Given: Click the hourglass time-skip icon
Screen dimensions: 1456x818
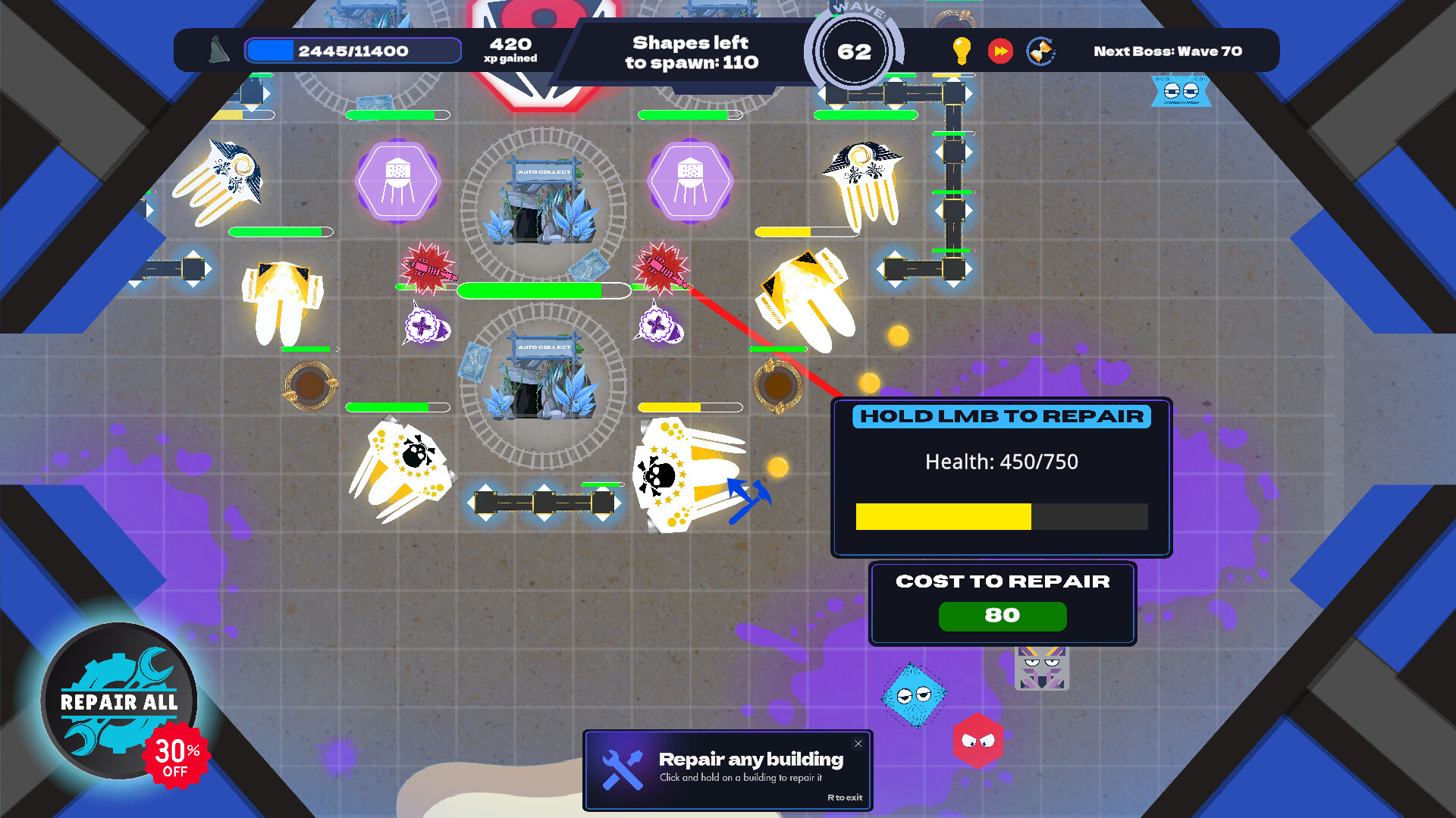Looking at the screenshot, I should click(x=1040, y=51).
